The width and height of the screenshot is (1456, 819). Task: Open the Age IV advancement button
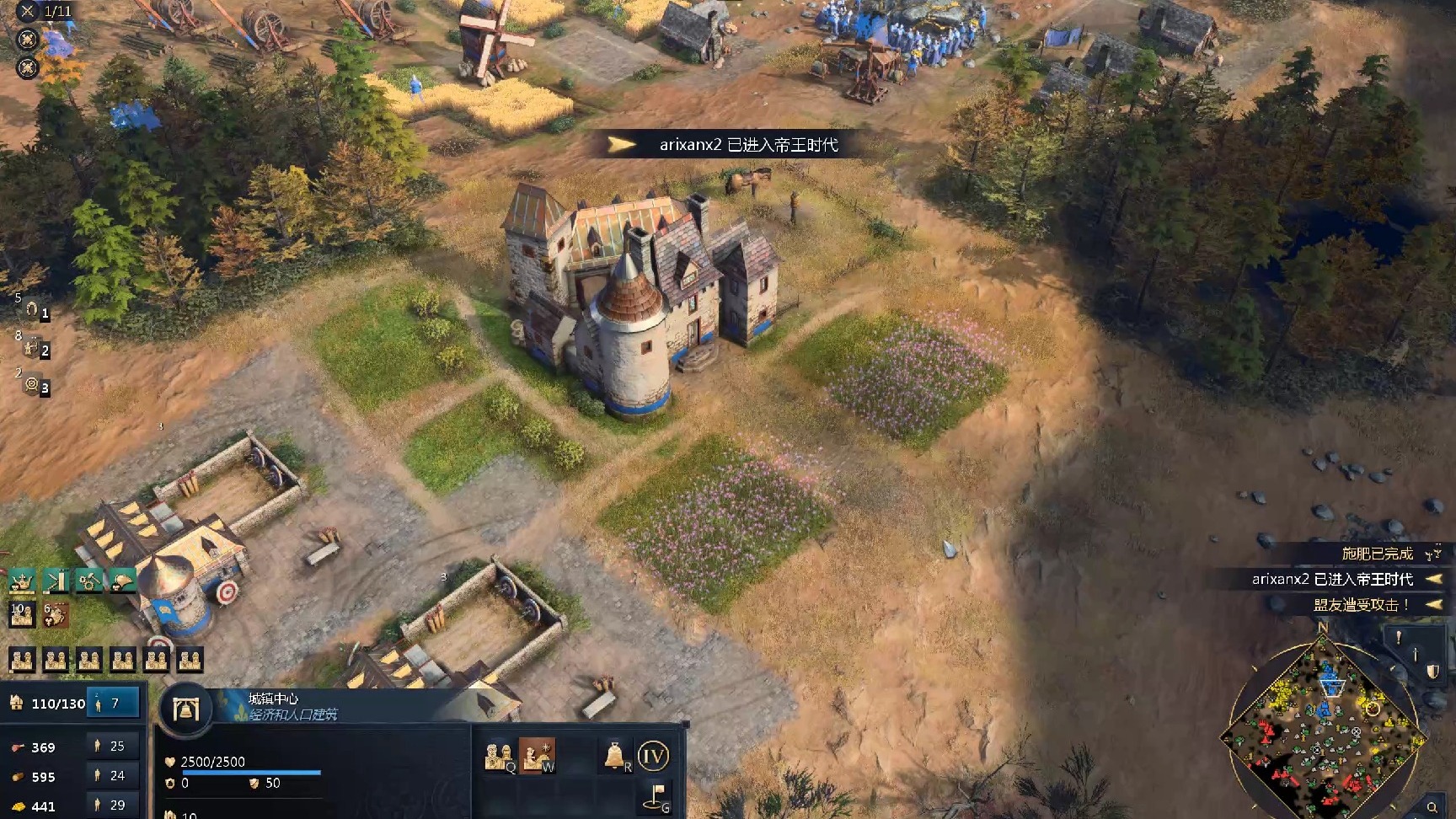coord(653,756)
